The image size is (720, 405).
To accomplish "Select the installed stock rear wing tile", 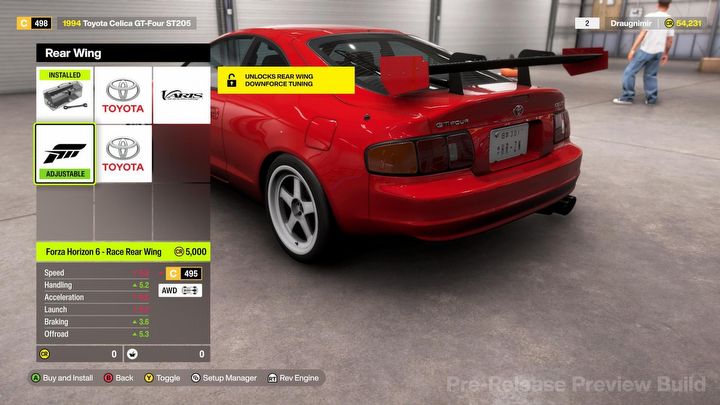I will (65, 96).
